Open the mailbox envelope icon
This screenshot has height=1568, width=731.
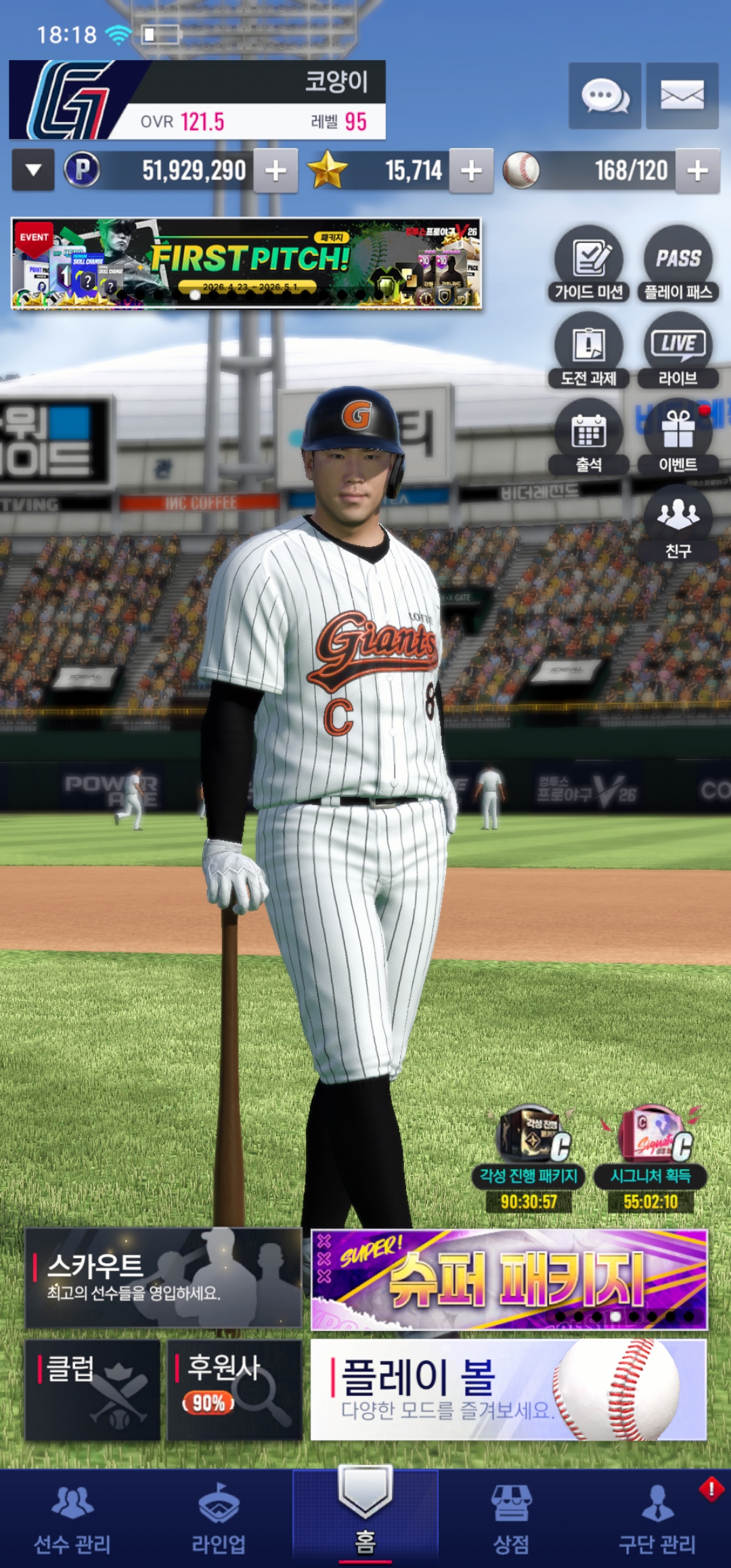point(682,95)
